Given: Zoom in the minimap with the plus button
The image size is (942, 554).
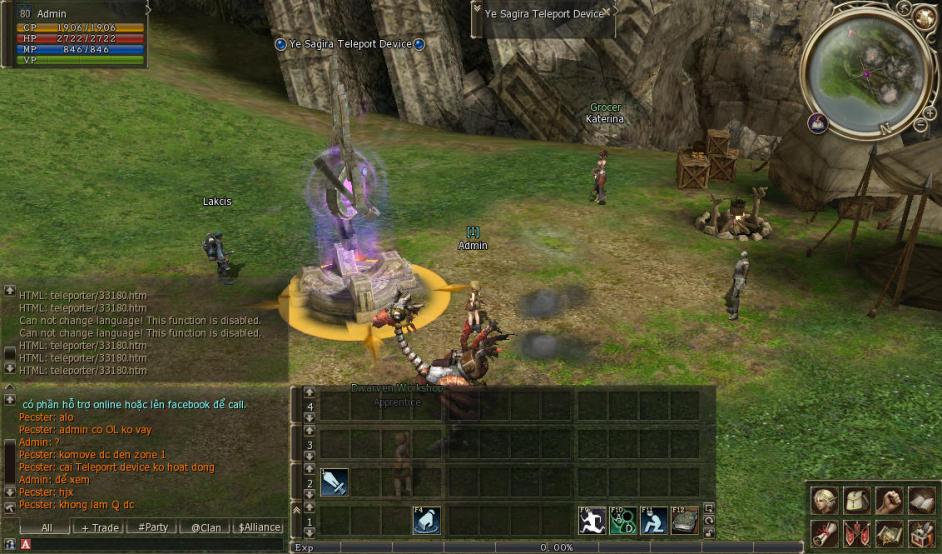Looking at the screenshot, I should click(929, 112).
